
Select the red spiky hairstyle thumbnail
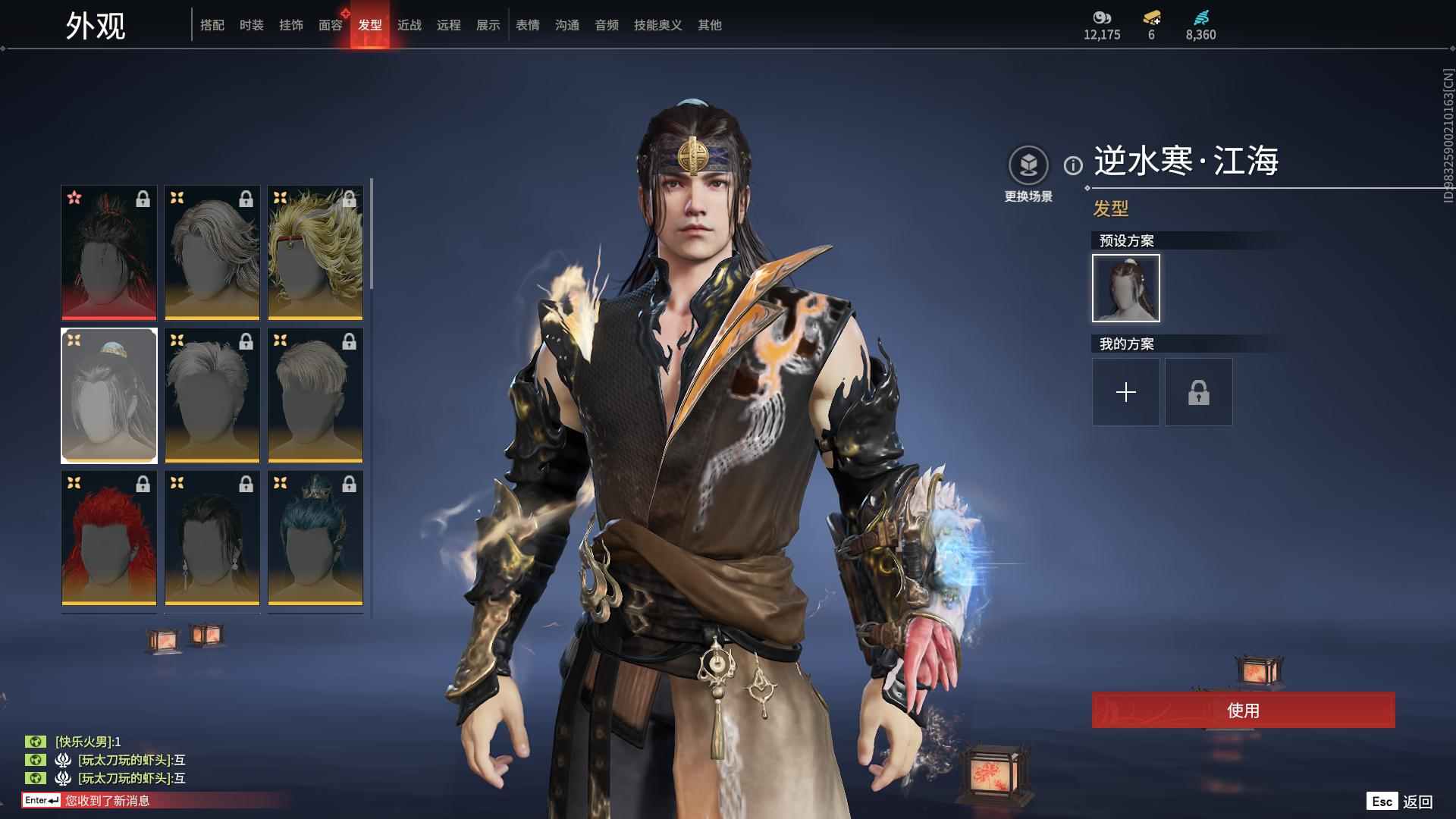pyautogui.click(x=108, y=536)
